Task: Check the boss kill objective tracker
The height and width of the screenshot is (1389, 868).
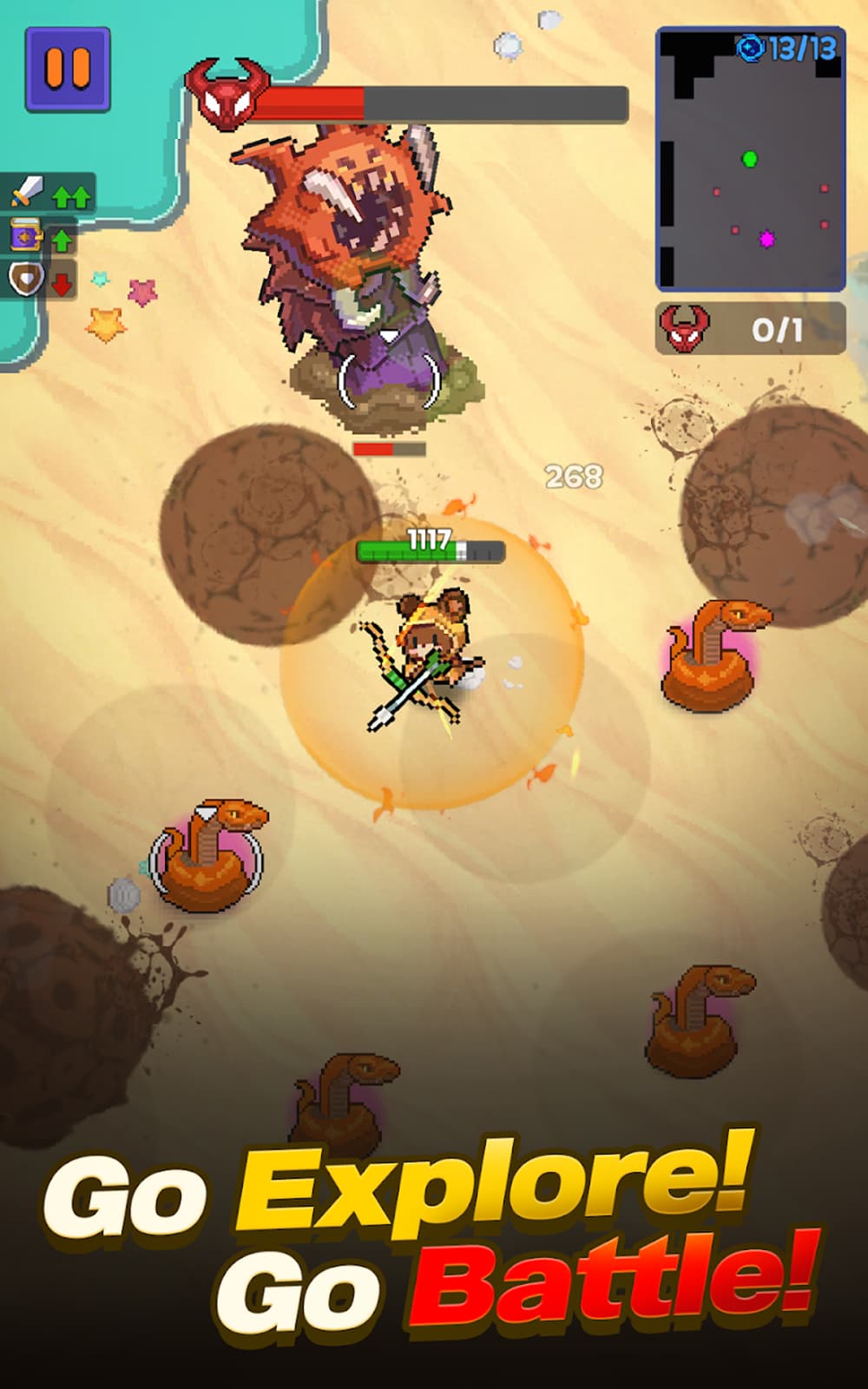Action: [750, 328]
